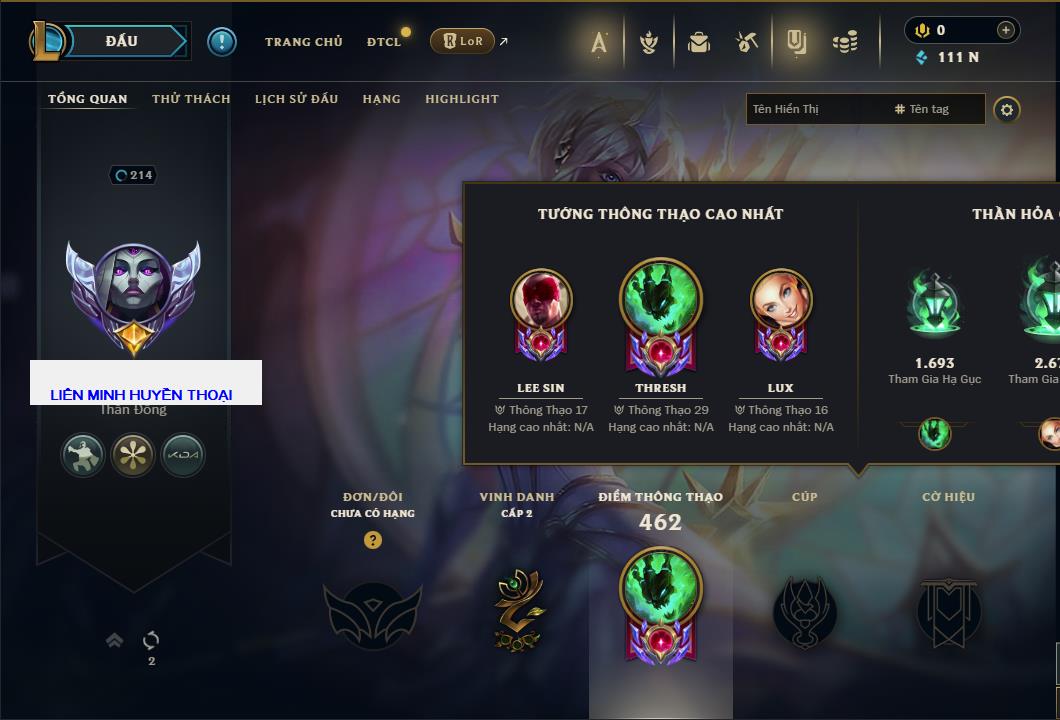Open the store coins icon
This screenshot has width=1060, height=720.
tap(845, 42)
